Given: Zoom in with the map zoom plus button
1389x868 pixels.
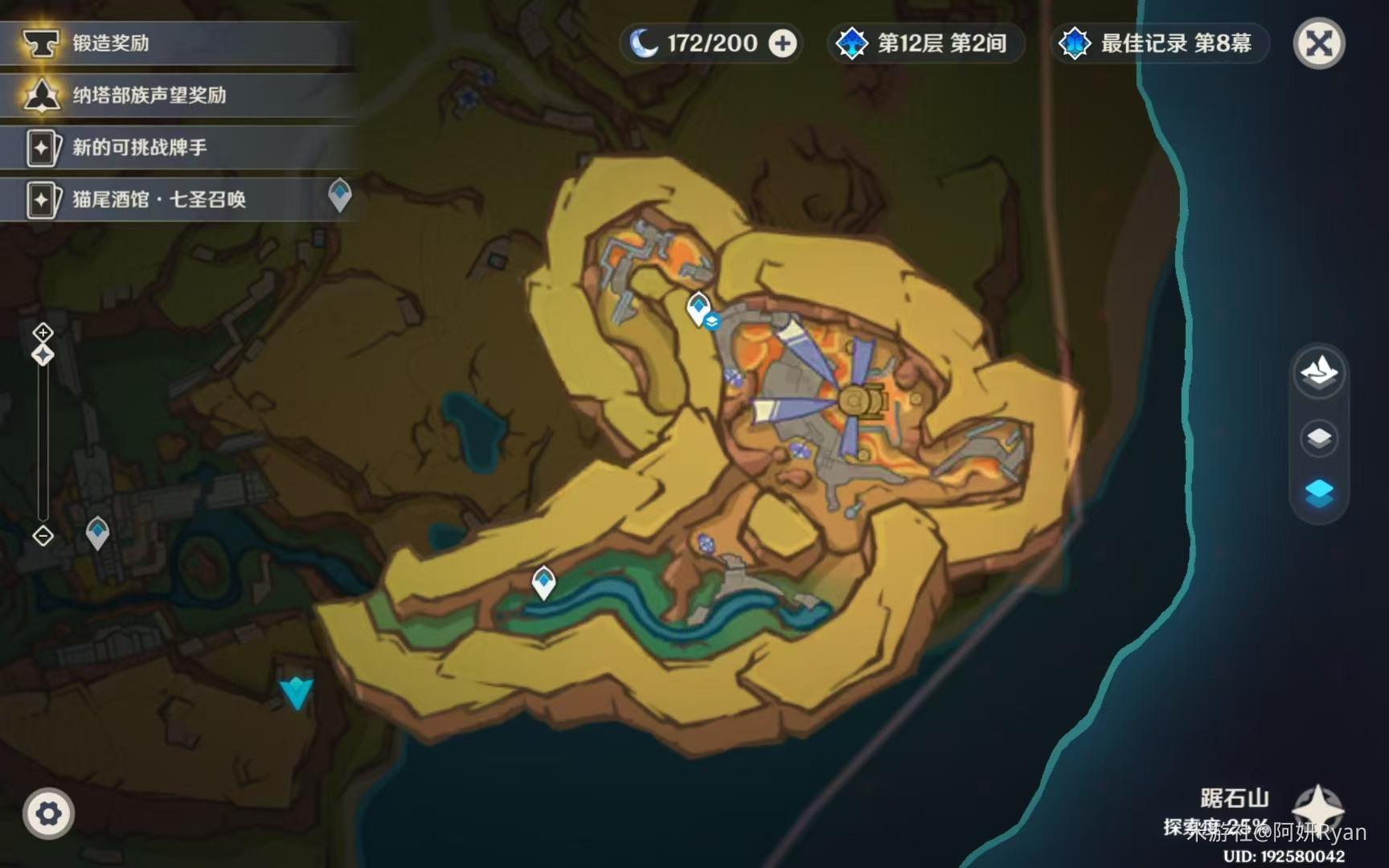Looking at the screenshot, I should (43, 332).
